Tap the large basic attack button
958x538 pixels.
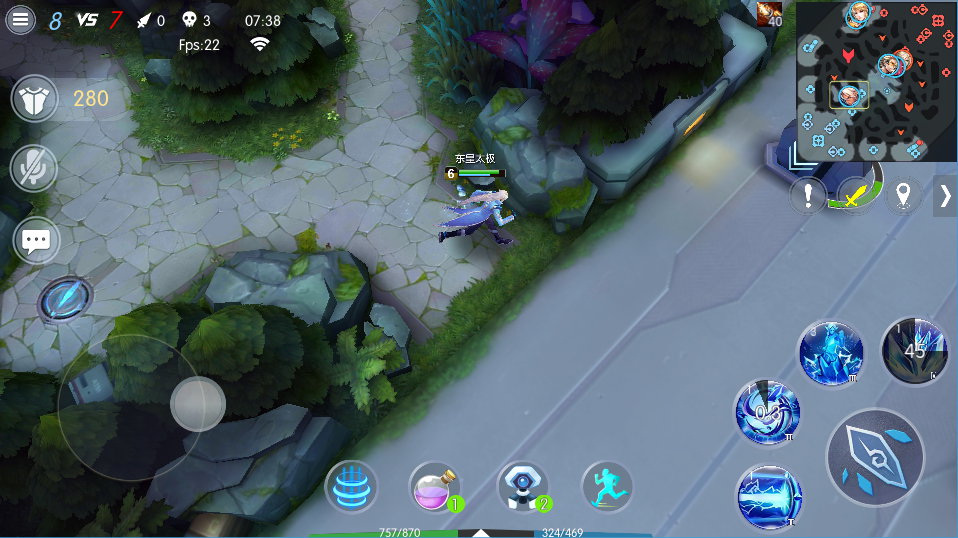[x=874, y=457]
